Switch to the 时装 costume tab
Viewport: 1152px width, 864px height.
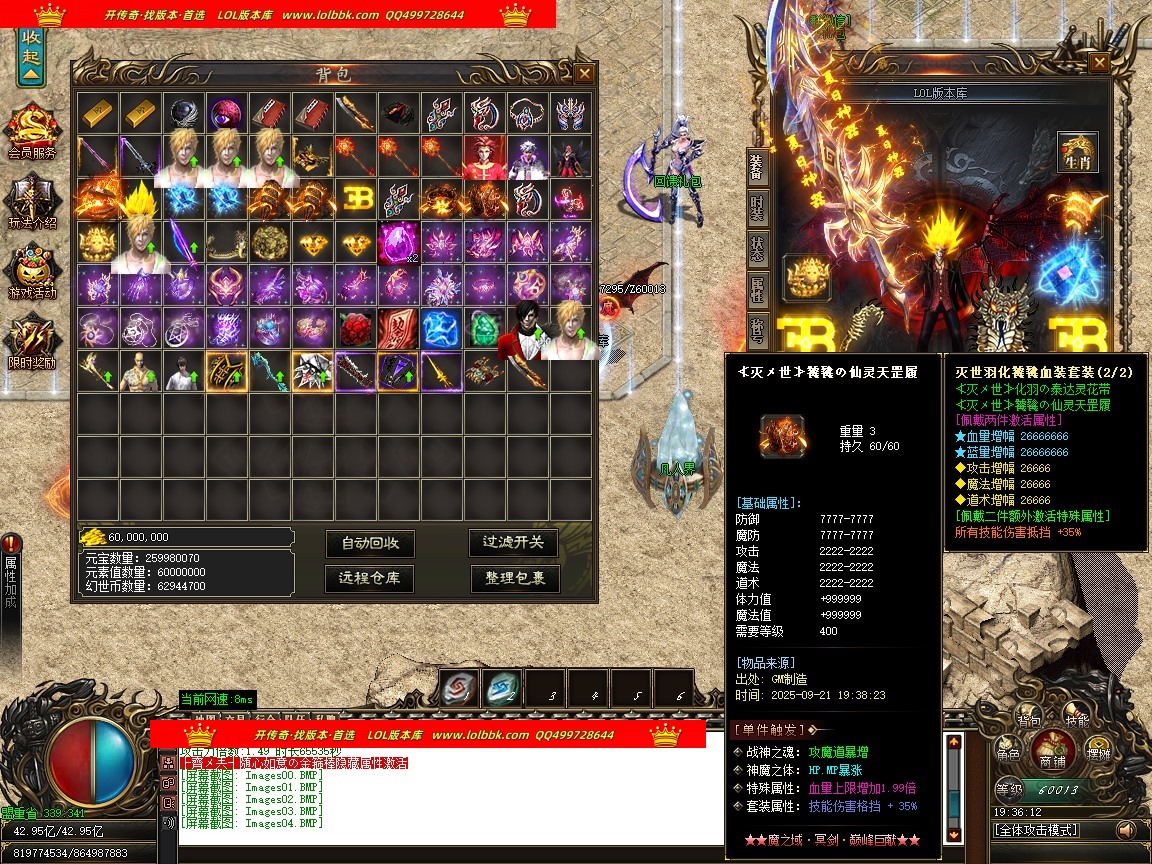click(757, 211)
